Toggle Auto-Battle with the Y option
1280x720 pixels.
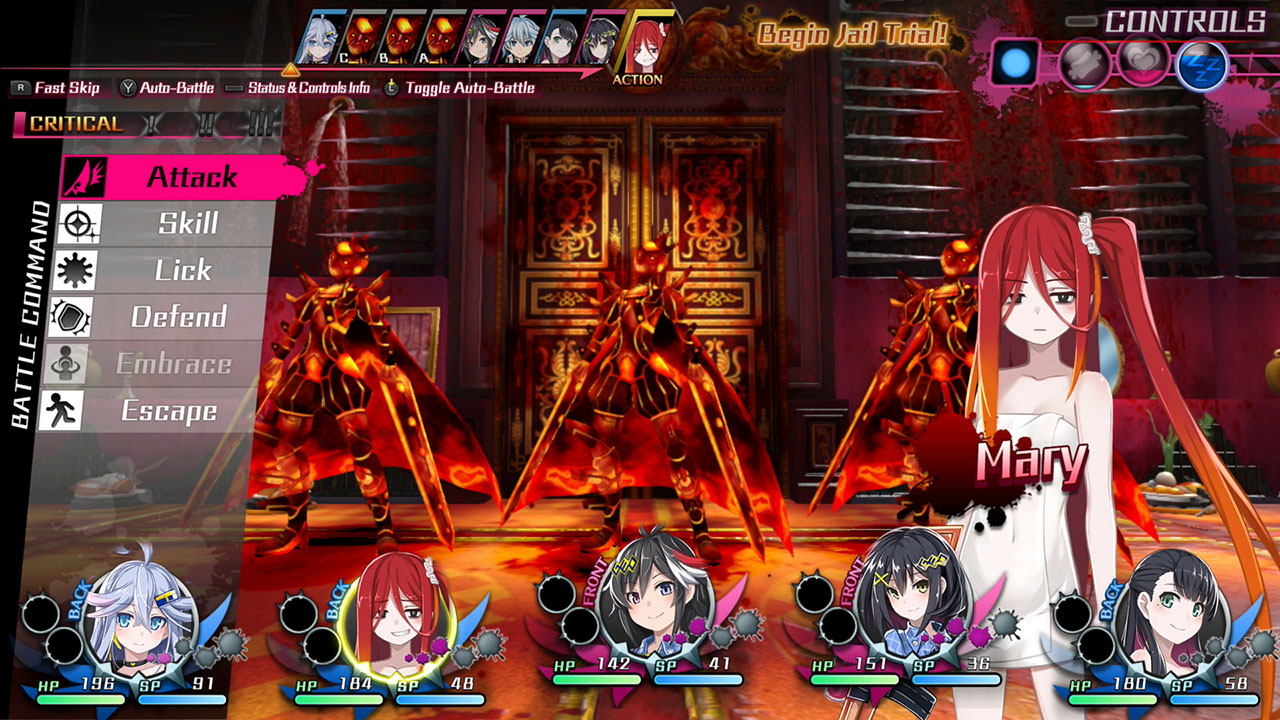pos(169,88)
